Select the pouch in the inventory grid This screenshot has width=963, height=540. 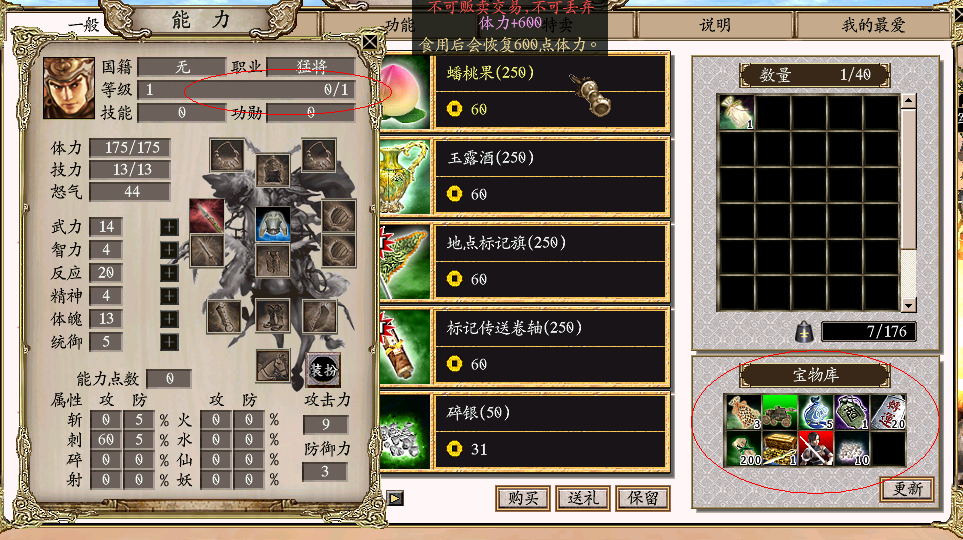737,113
